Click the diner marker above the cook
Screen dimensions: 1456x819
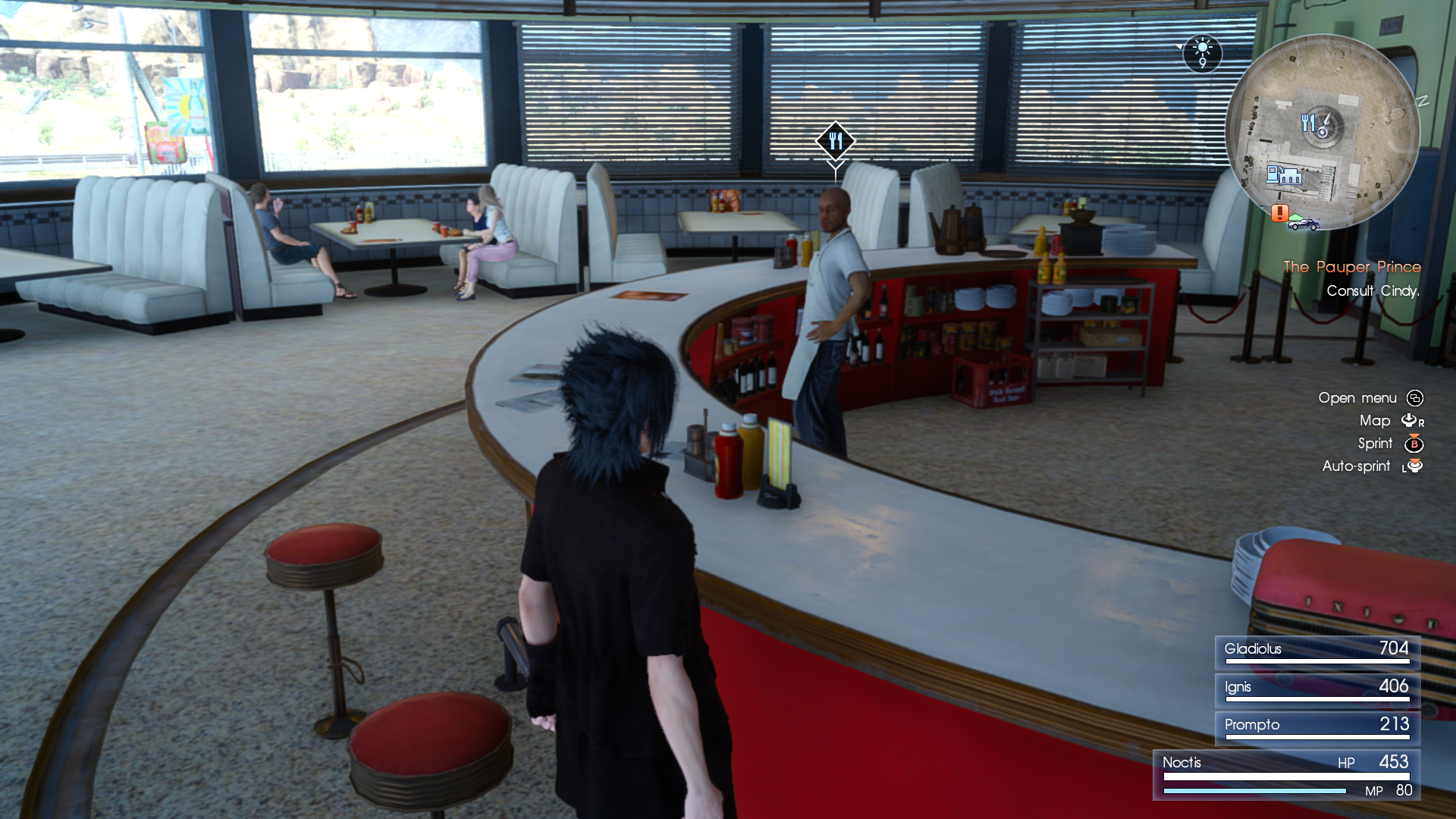point(836,141)
